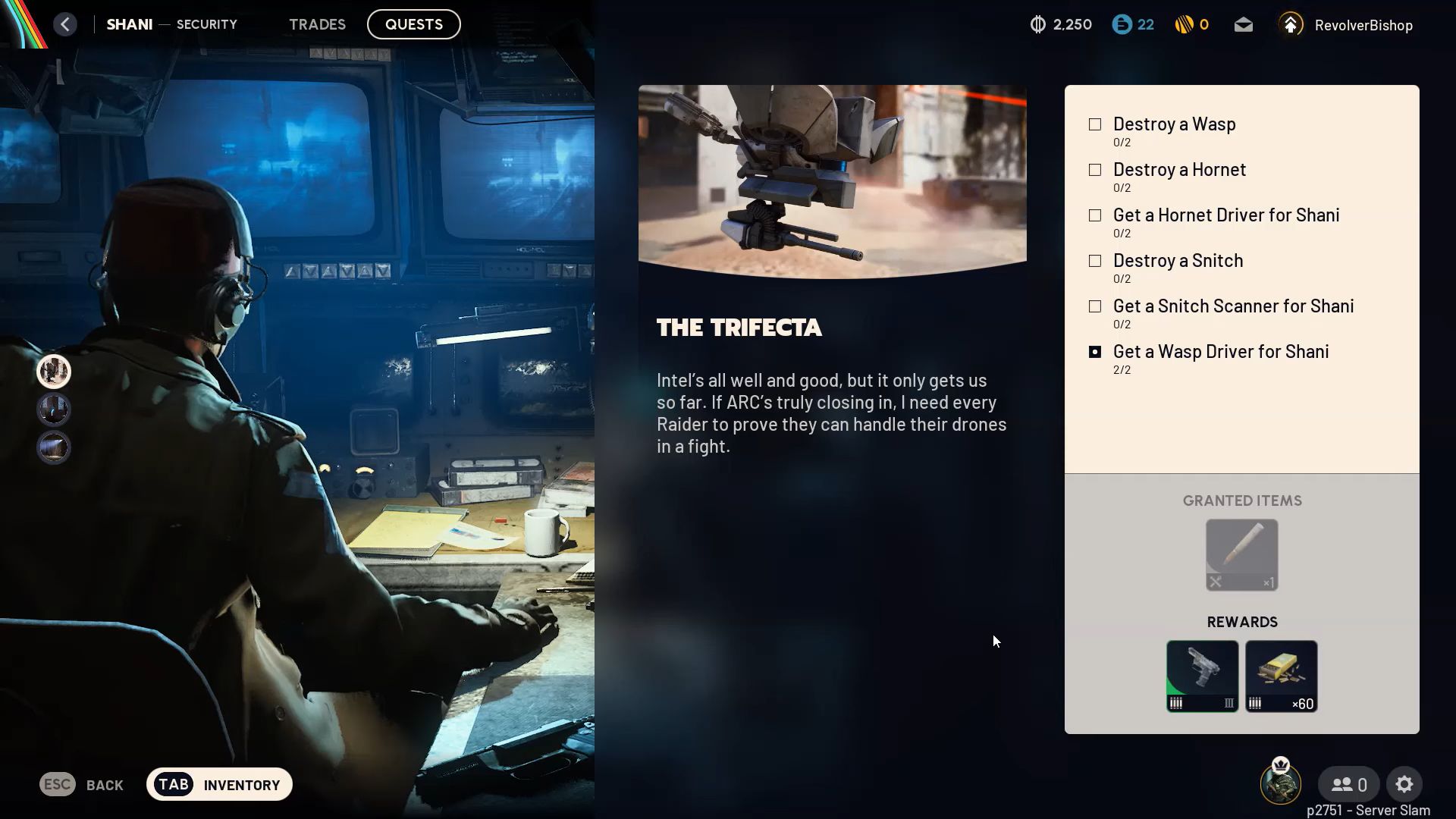Expand the second quest circle in the sidebar
This screenshot has width=1456, height=819.
pyautogui.click(x=53, y=409)
